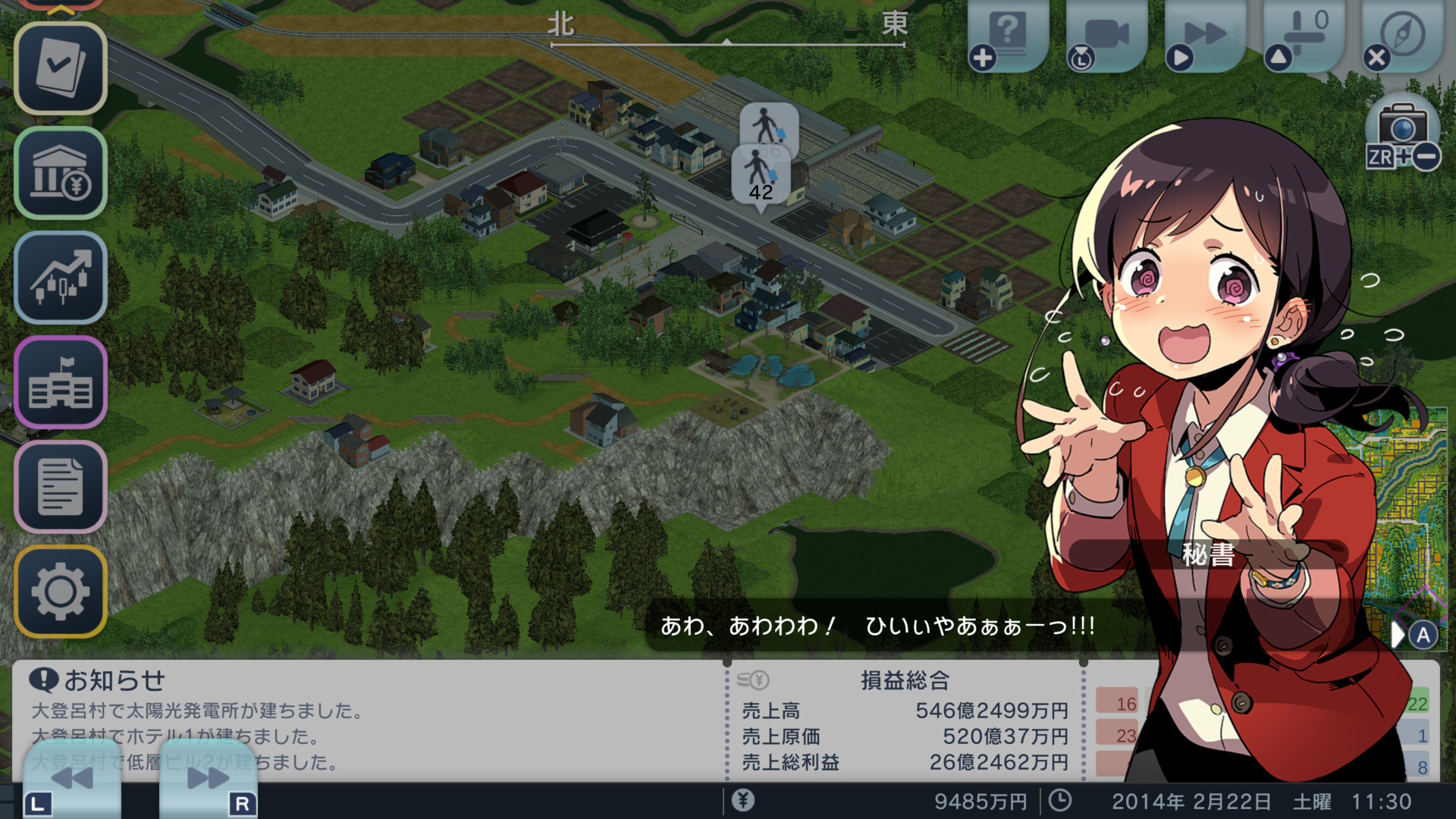1456x819 pixels.
Task: Activate the fast-forward speed button
Action: tap(1204, 35)
